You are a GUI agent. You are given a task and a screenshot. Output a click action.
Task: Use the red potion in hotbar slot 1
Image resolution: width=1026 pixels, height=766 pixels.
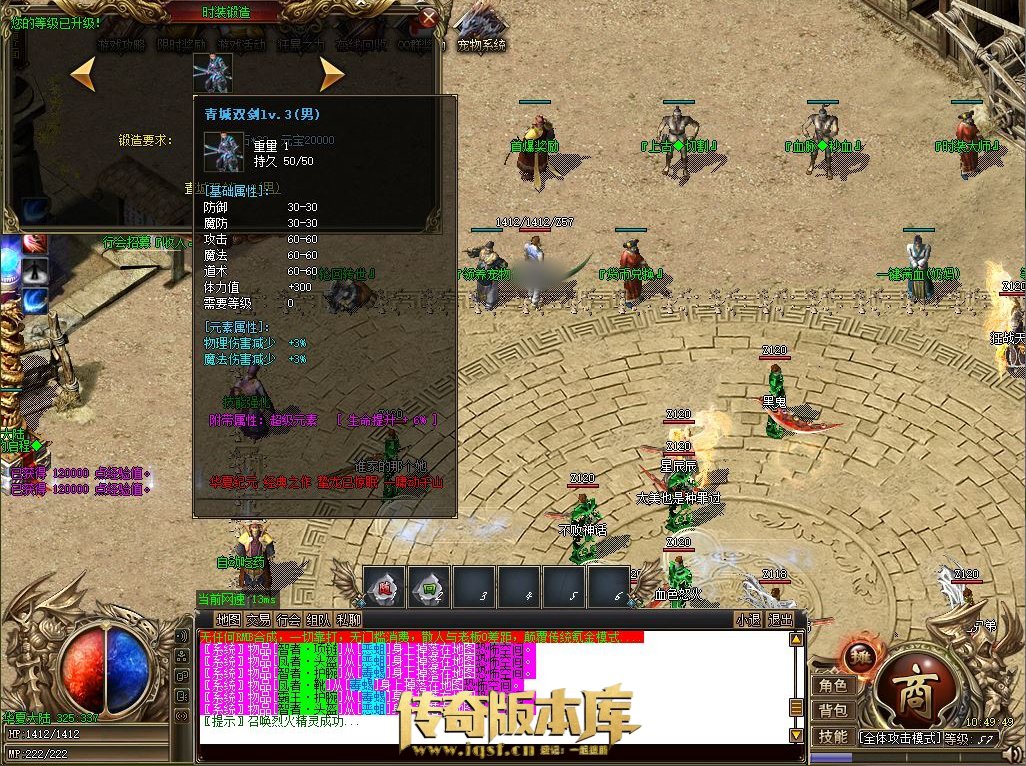tap(384, 586)
